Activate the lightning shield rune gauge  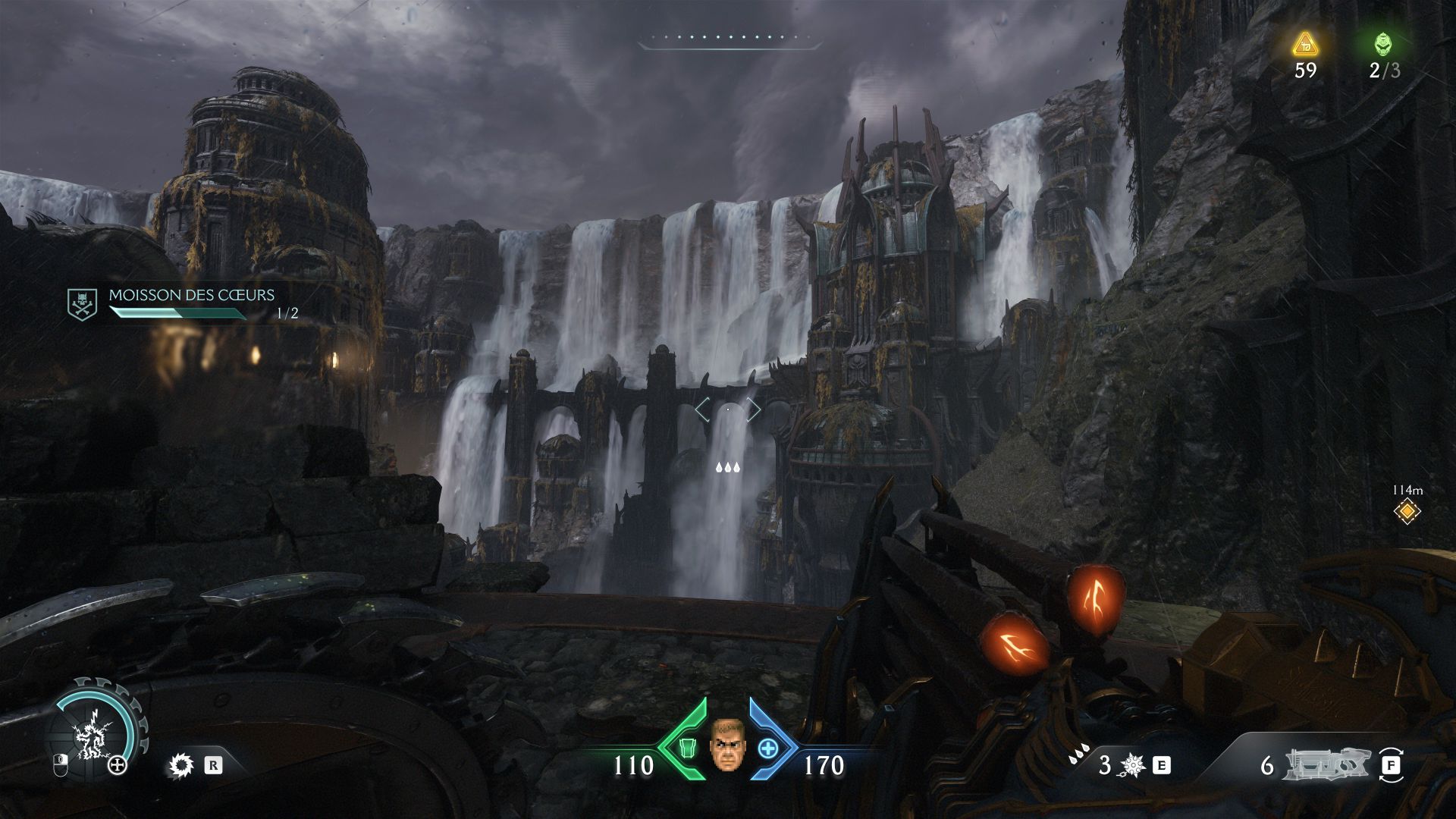[x=93, y=733]
